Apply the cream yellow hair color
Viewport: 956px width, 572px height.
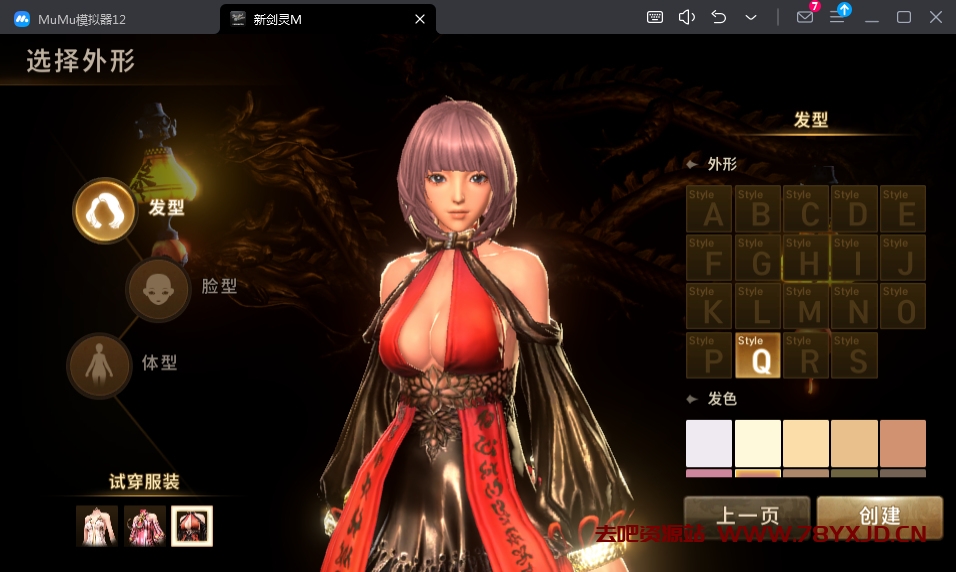pos(758,443)
